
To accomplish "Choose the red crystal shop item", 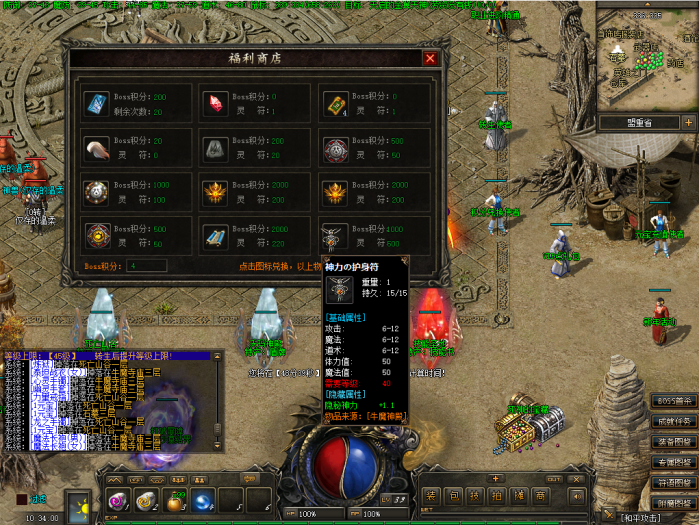I will (x=217, y=103).
